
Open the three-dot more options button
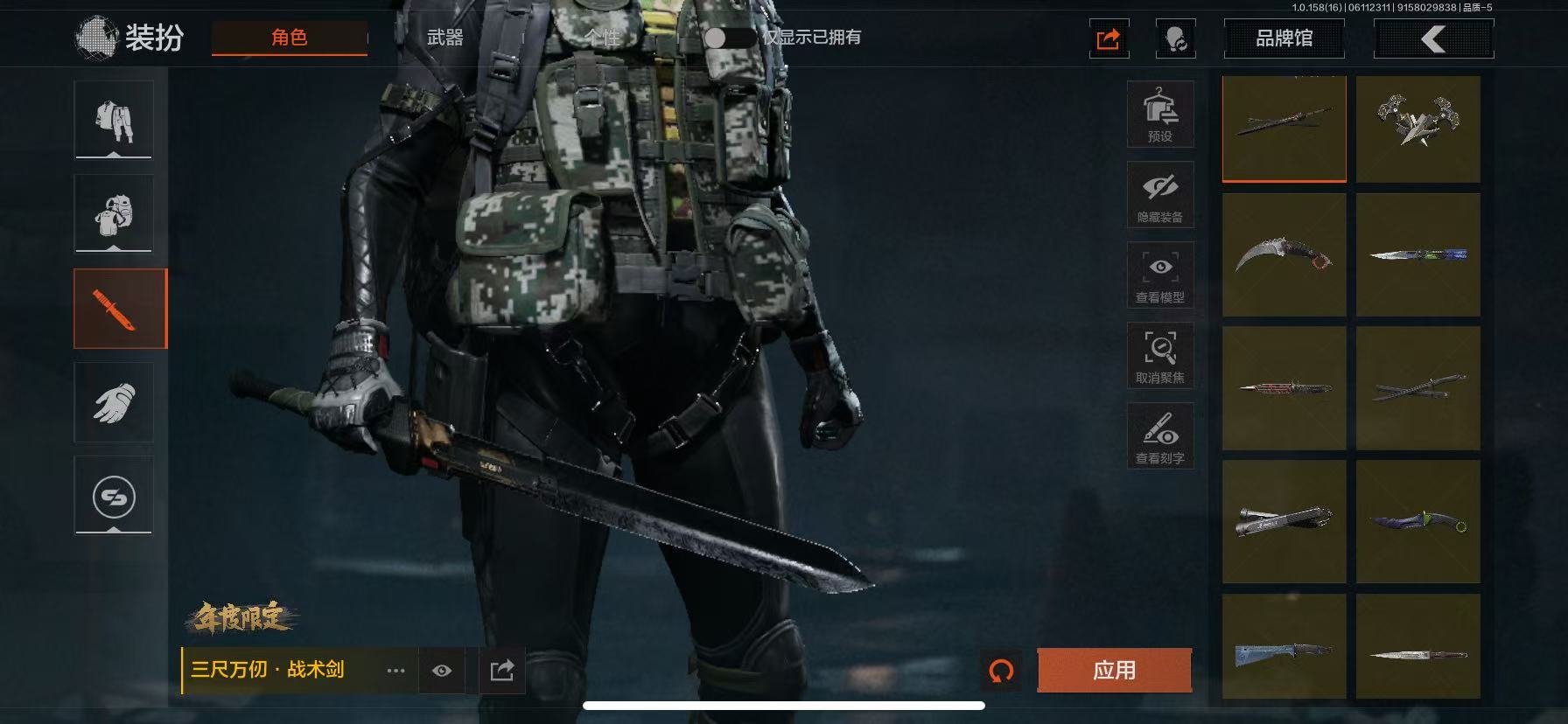395,671
